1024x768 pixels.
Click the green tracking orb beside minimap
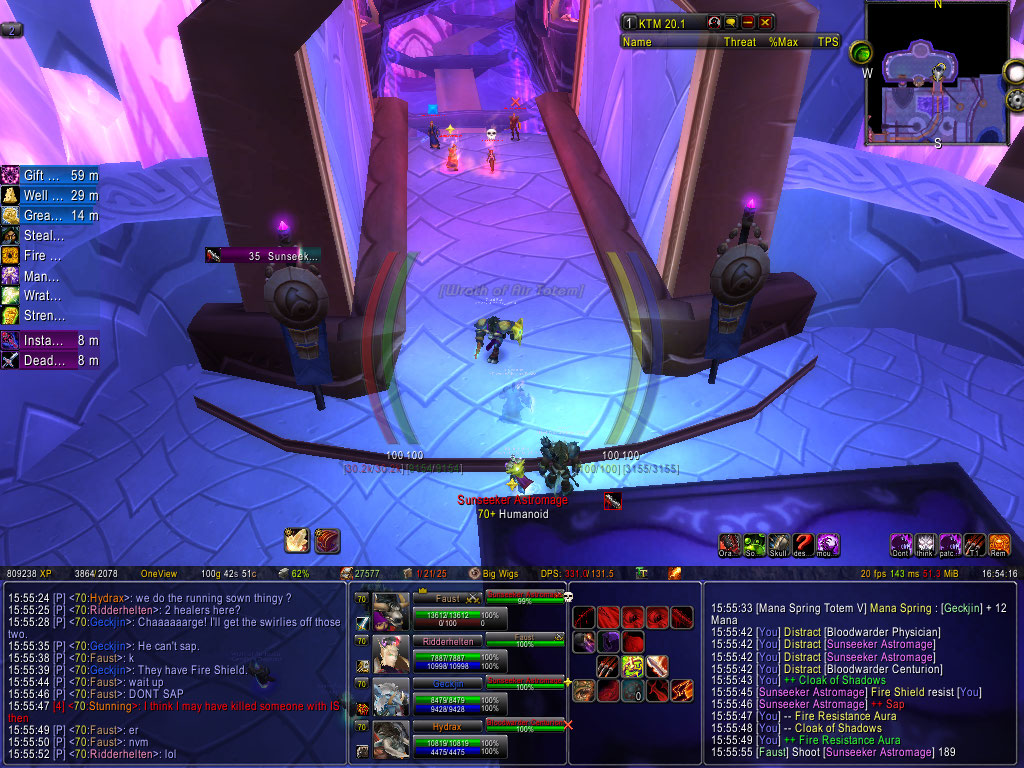(860, 52)
